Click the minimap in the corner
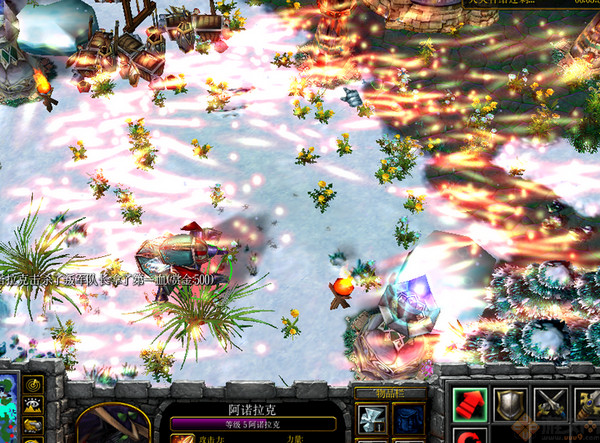 pyautogui.click(x=8, y=410)
